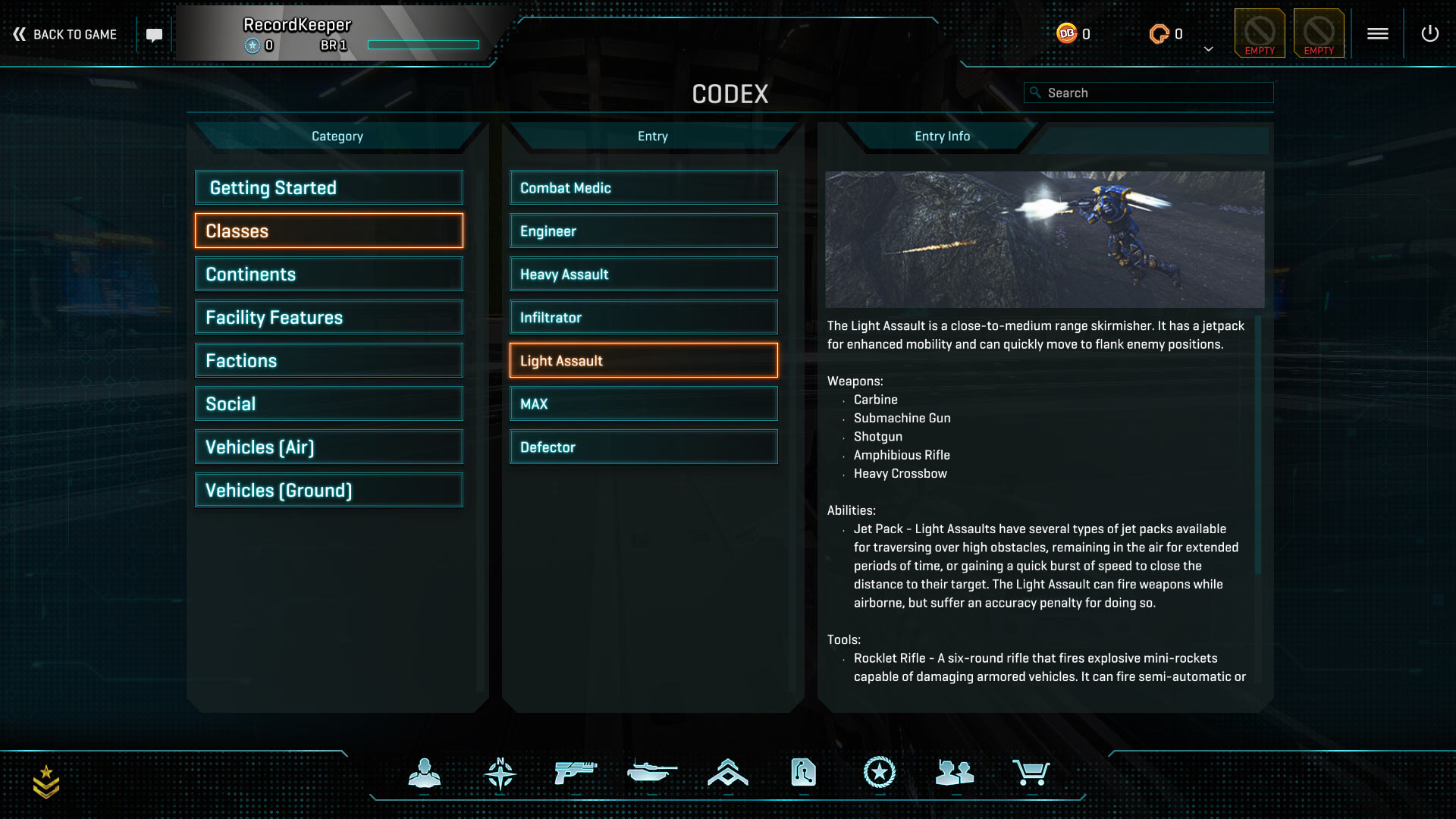Open the Factions category
The image size is (1456, 819).
tap(328, 360)
